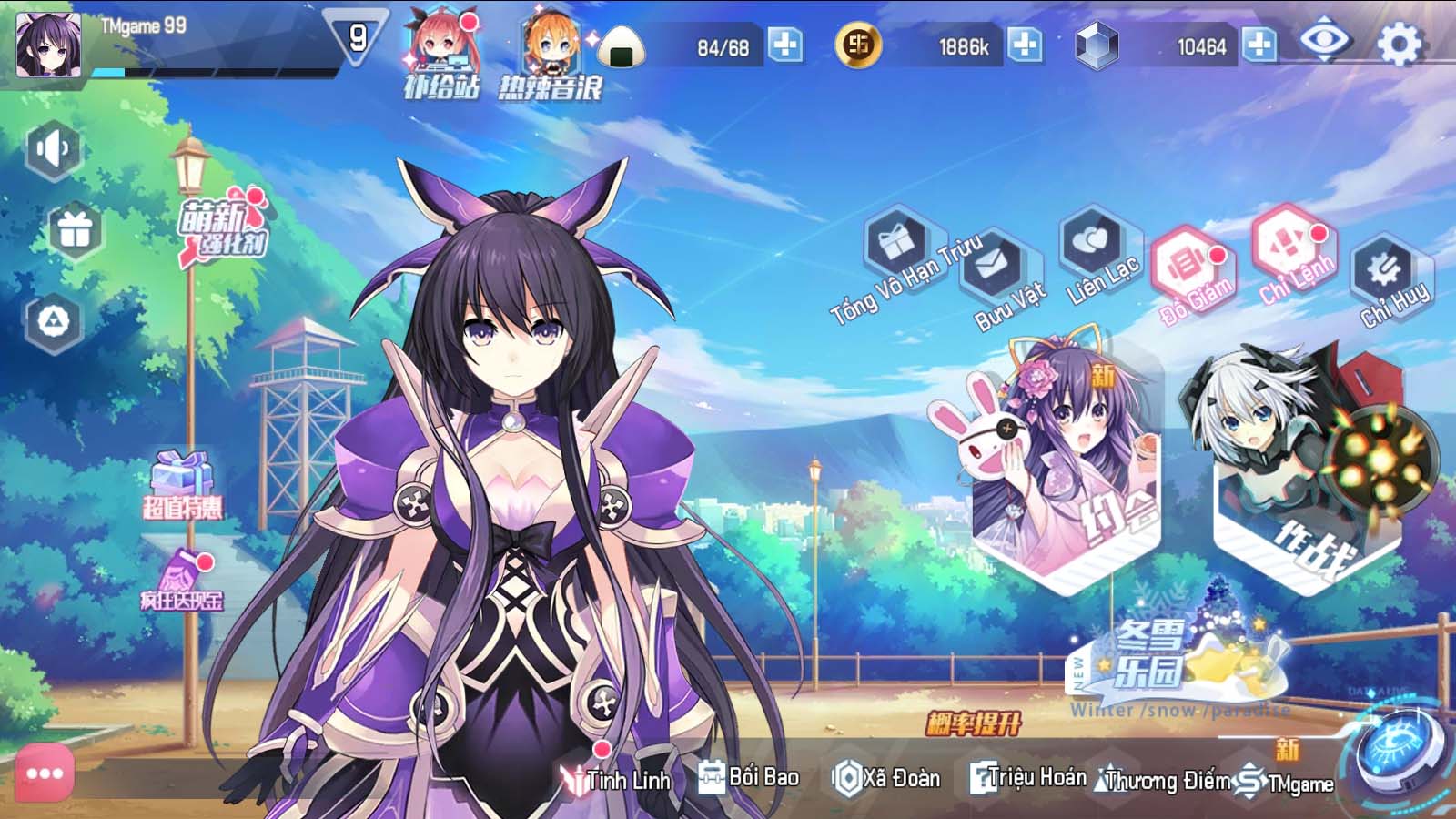Viewport: 1456px width, 819px height.
Task: Open the Xã Đoàn guild menu
Action: tap(886, 778)
